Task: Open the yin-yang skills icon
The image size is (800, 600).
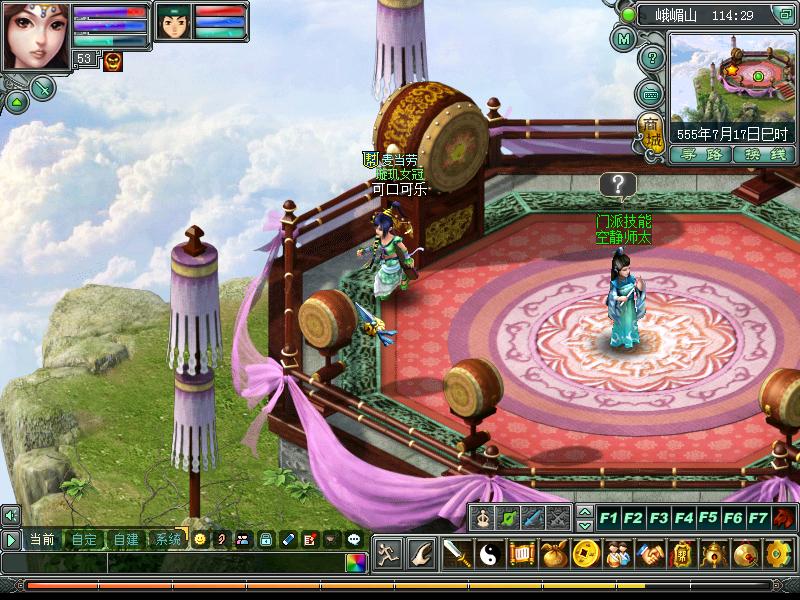Action: coord(489,553)
